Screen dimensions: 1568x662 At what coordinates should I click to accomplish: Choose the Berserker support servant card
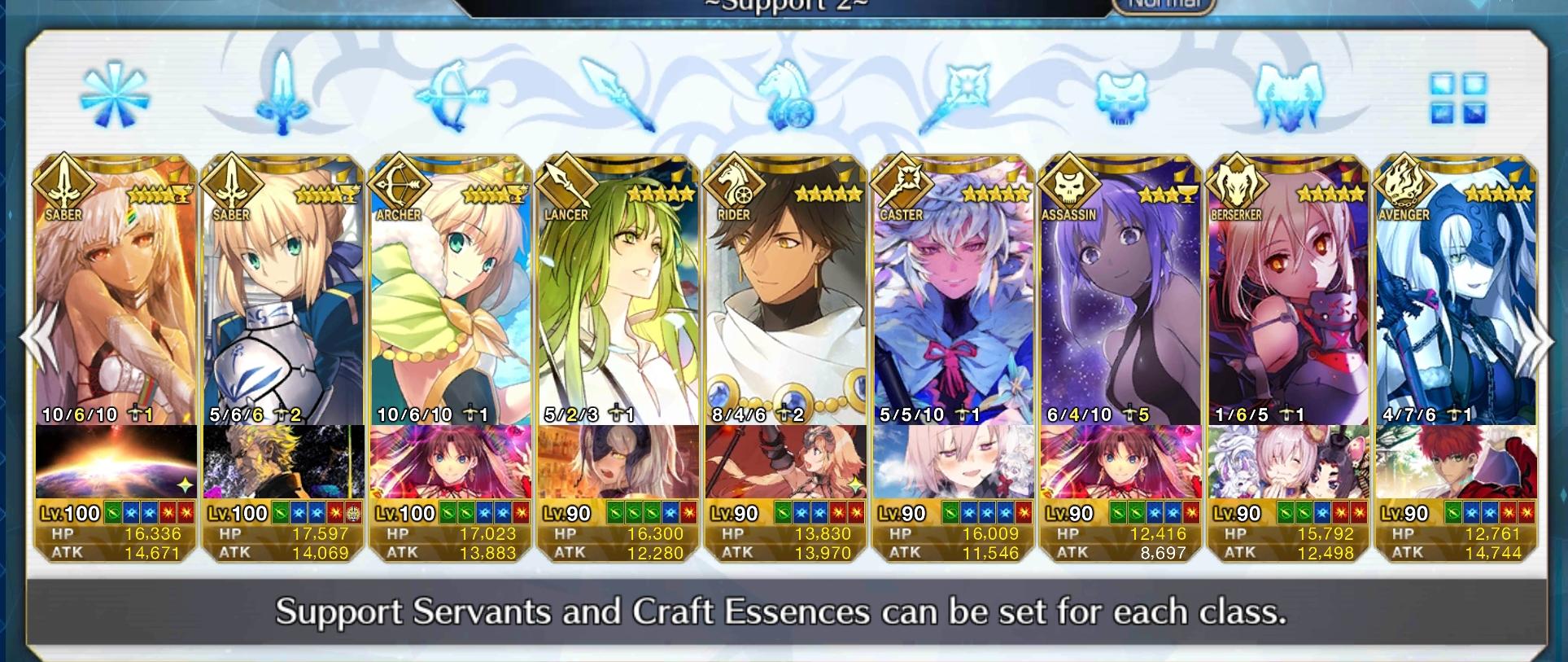point(1289,326)
